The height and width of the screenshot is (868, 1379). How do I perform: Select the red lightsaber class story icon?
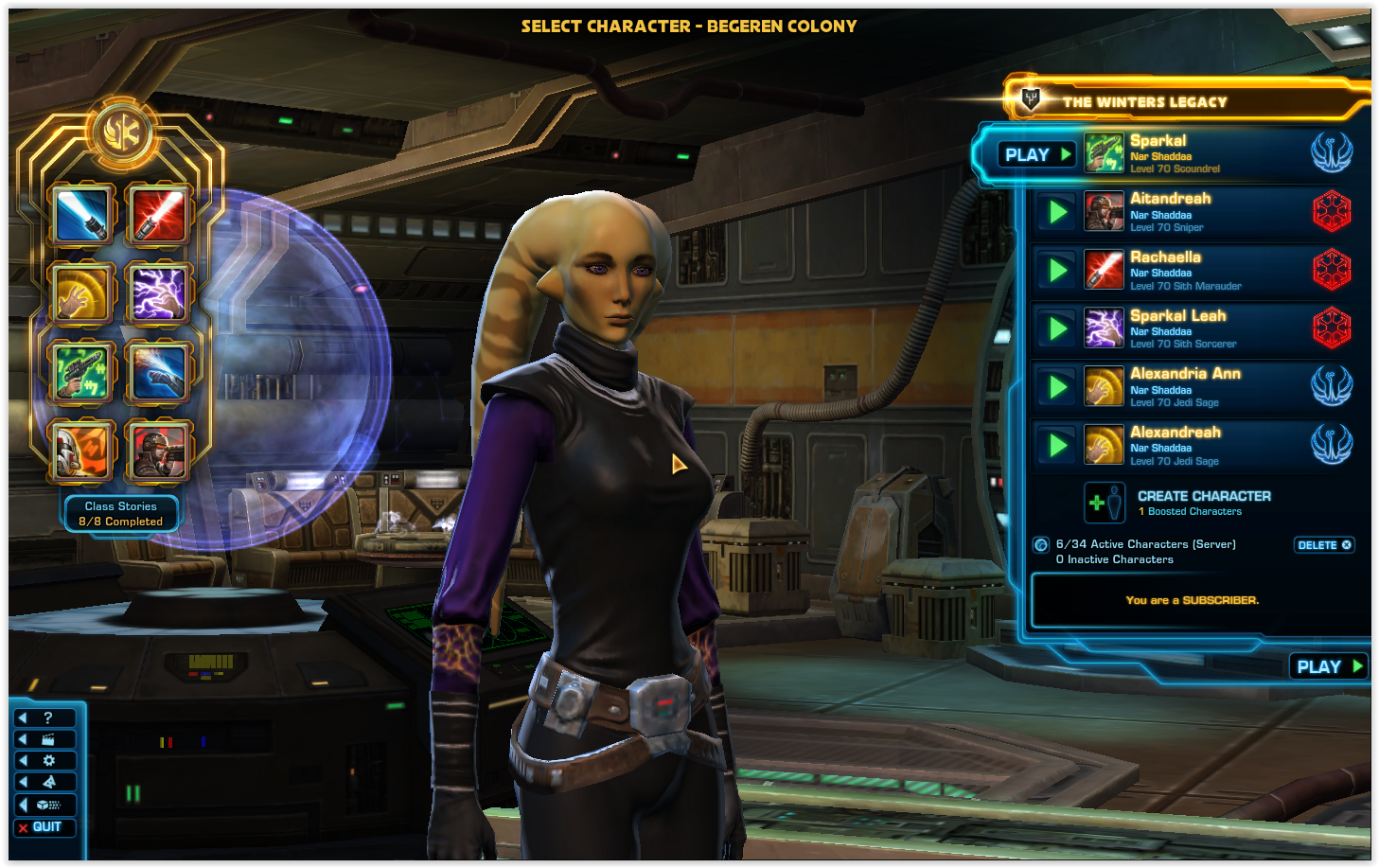(x=158, y=215)
